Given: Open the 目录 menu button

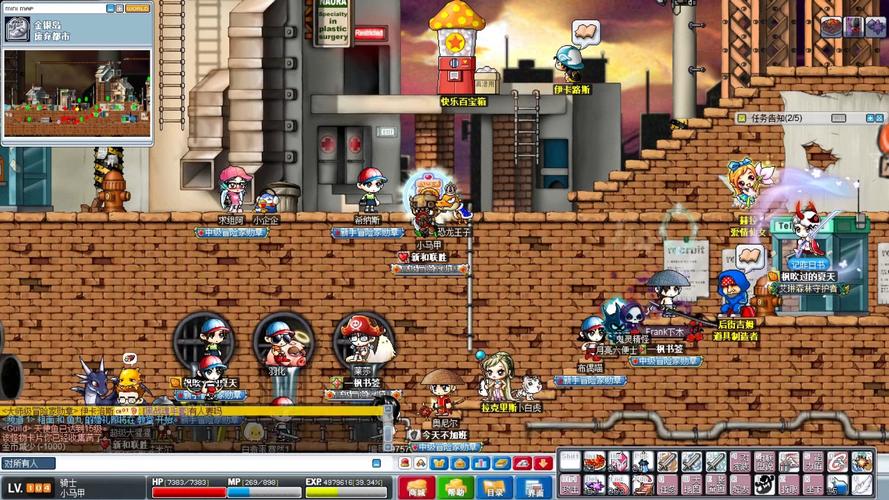Looking at the screenshot, I should point(493,488).
